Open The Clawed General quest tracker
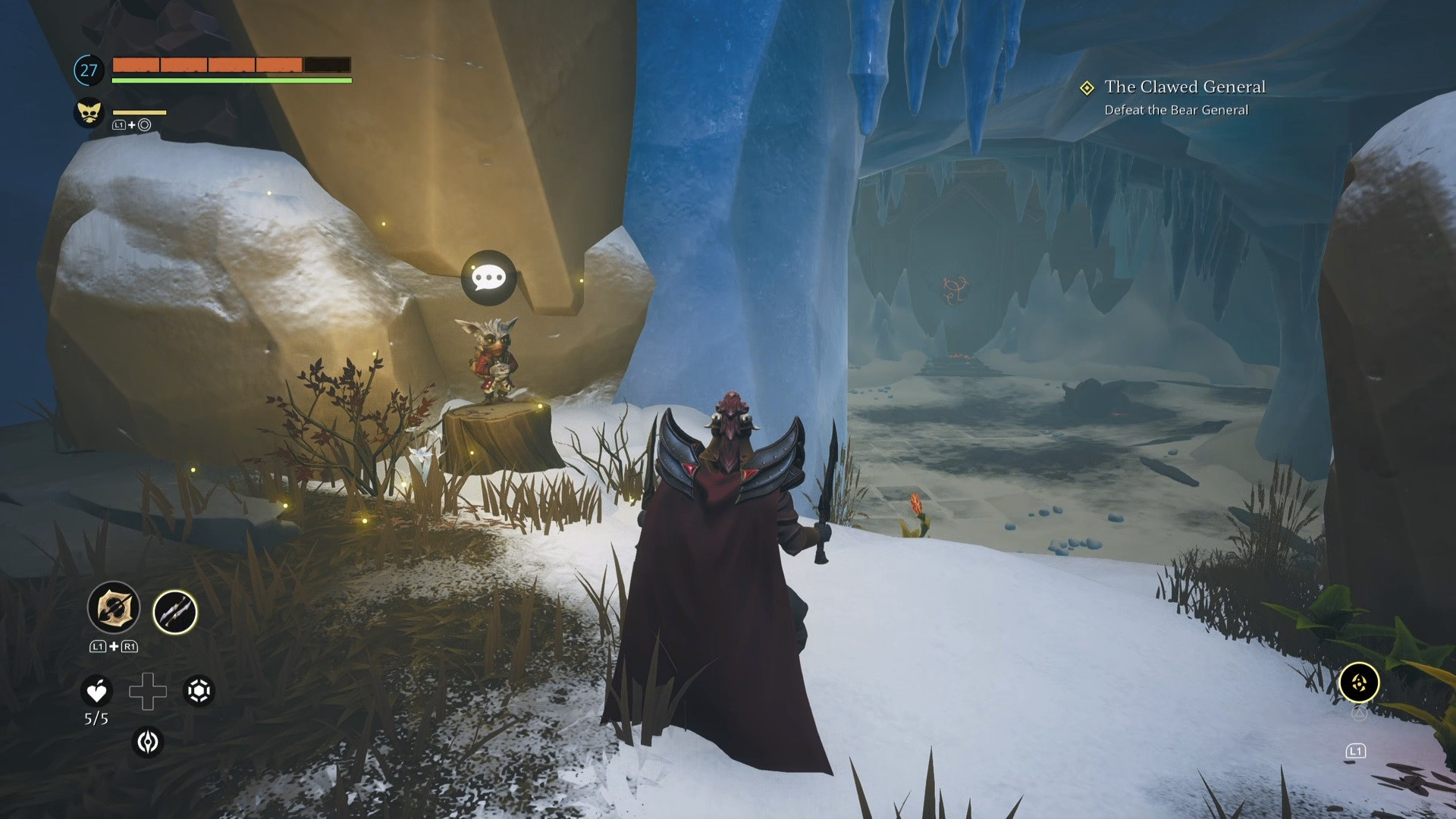The height and width of the screenshot is (819, 1456). coord(1184,87)
